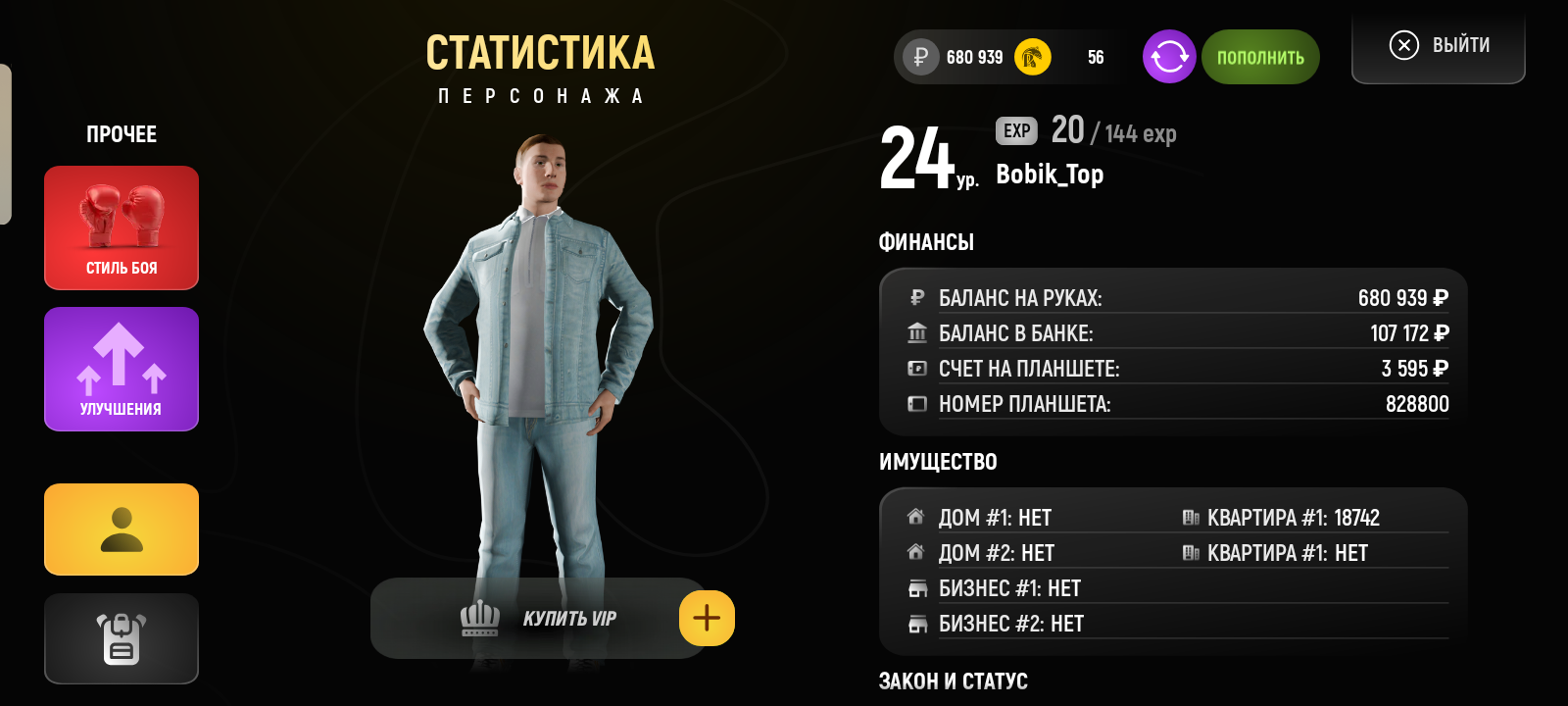The width and height of the screenshot is (1568, 706).
Task: Top up balance with Пополнить
Action: (x=1260, y=57)
